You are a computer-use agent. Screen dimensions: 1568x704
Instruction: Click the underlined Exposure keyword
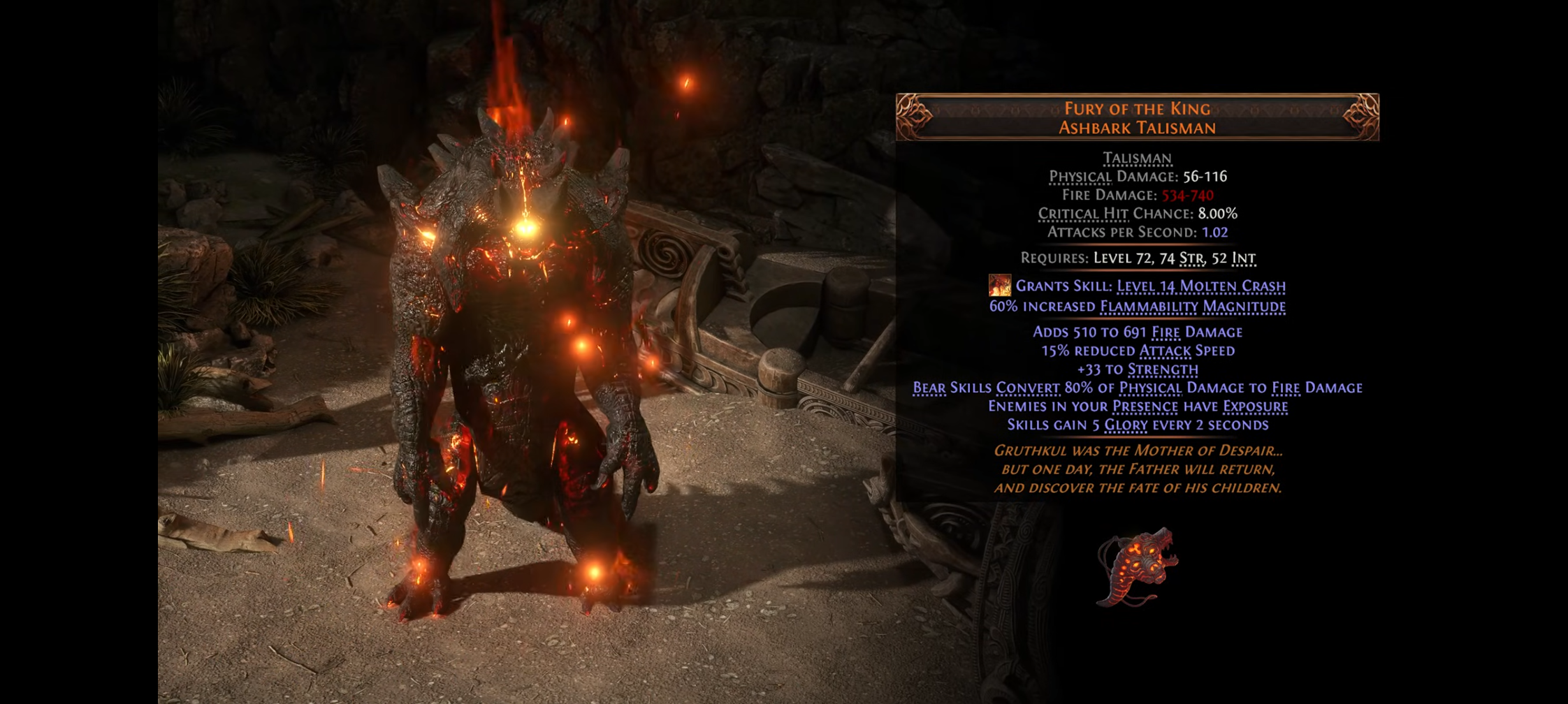click(x=1255, y=406)
